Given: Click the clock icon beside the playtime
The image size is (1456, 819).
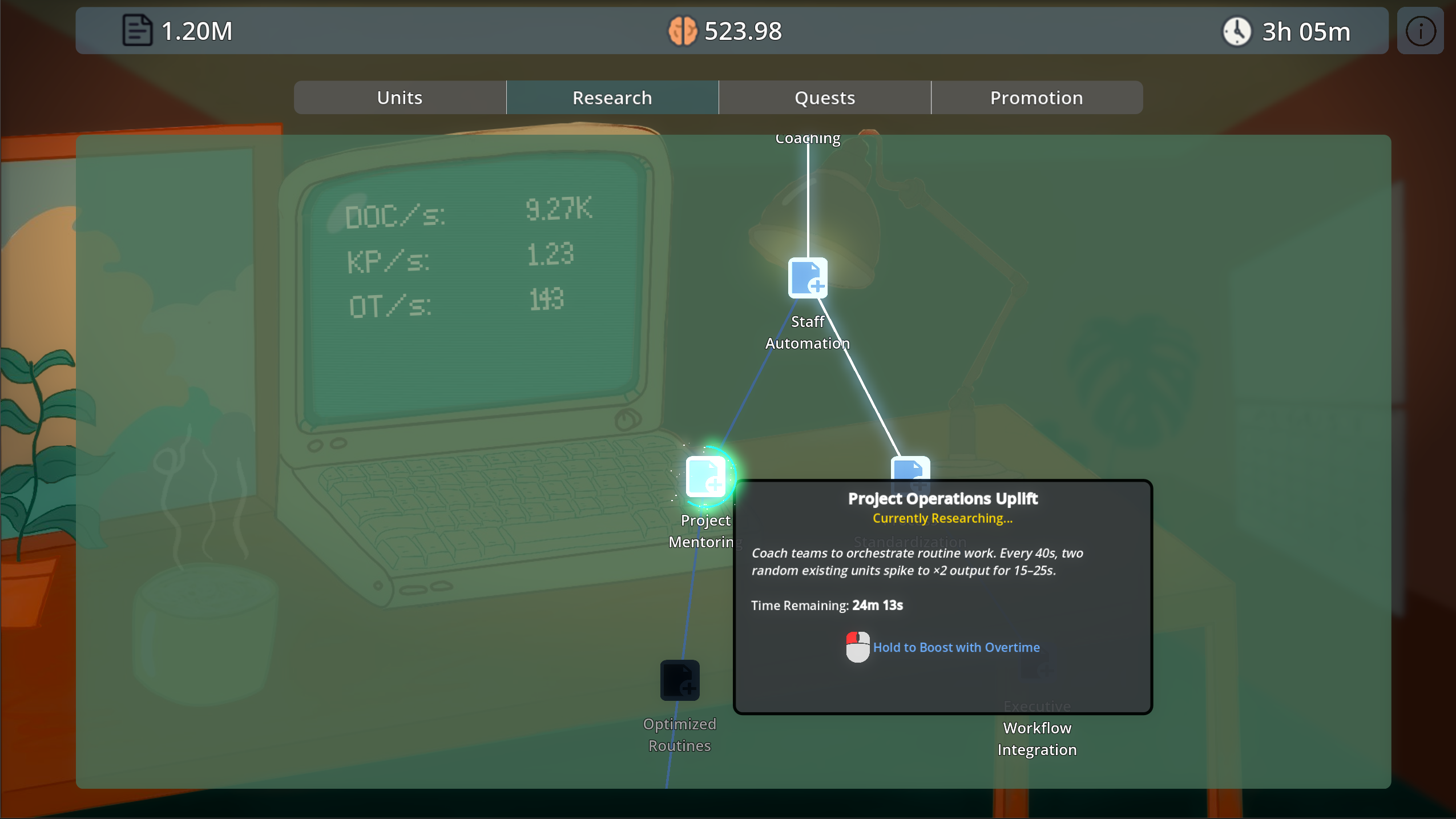Looking at the screenshot, I should coord(1237,31).
